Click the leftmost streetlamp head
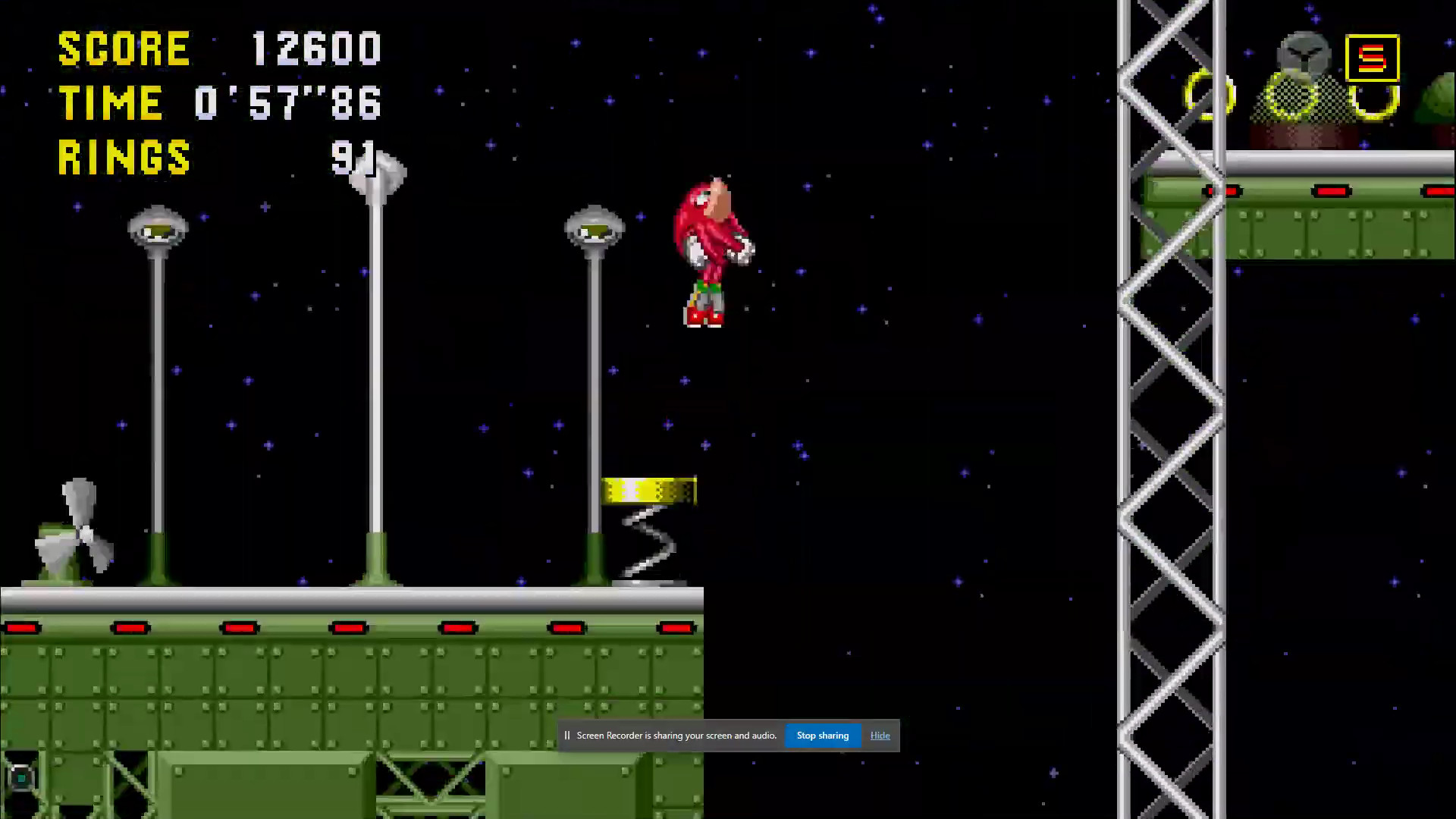This screenshot has width=1456, height=819. click(x=157, y=227)
